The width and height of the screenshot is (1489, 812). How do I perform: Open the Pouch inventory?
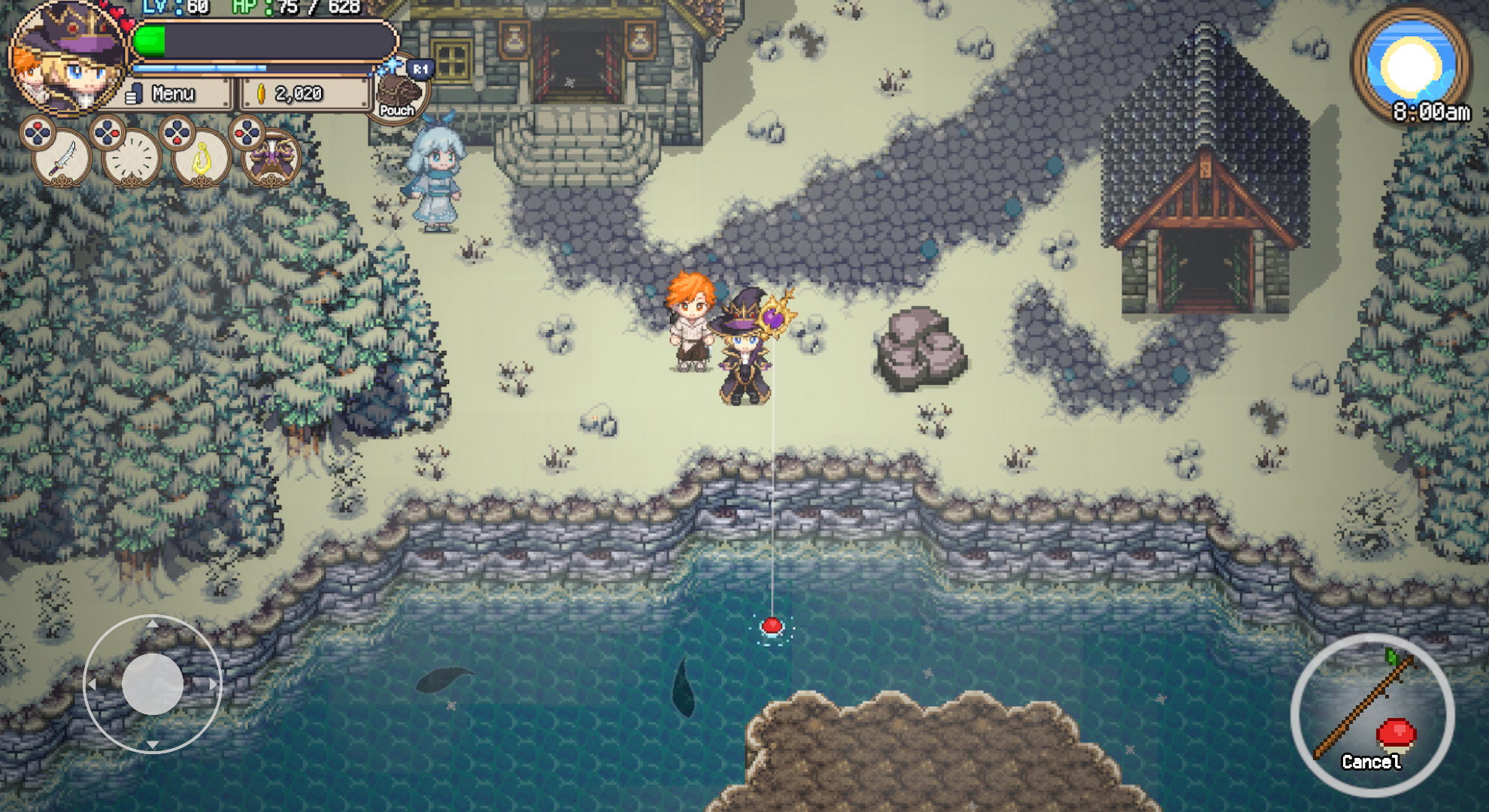pos(398,90)
